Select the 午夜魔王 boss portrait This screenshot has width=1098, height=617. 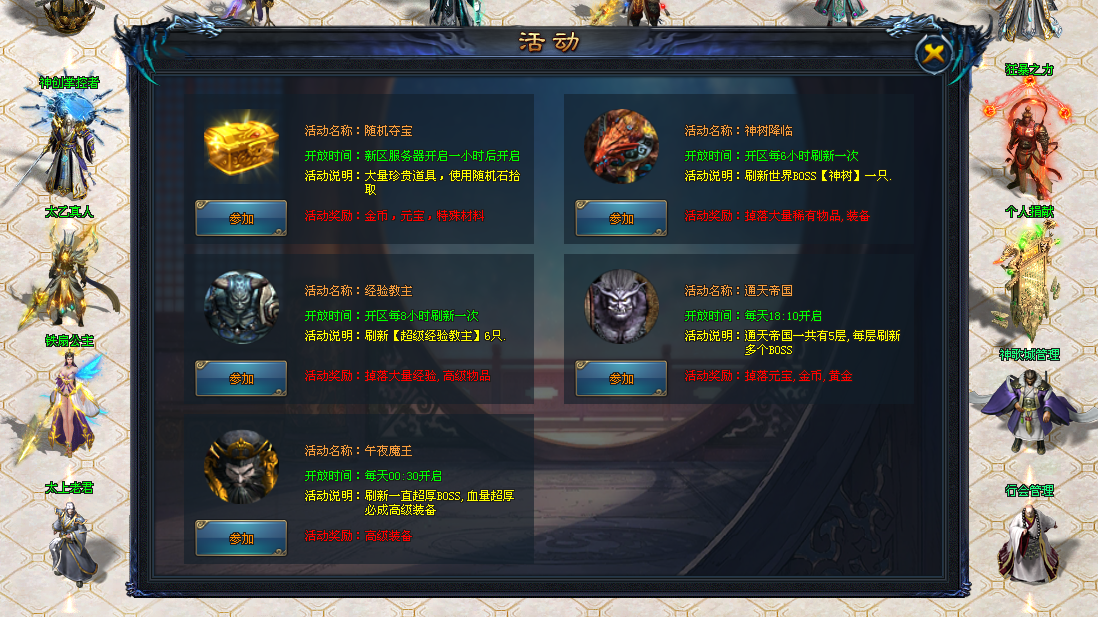click(241, 466)
